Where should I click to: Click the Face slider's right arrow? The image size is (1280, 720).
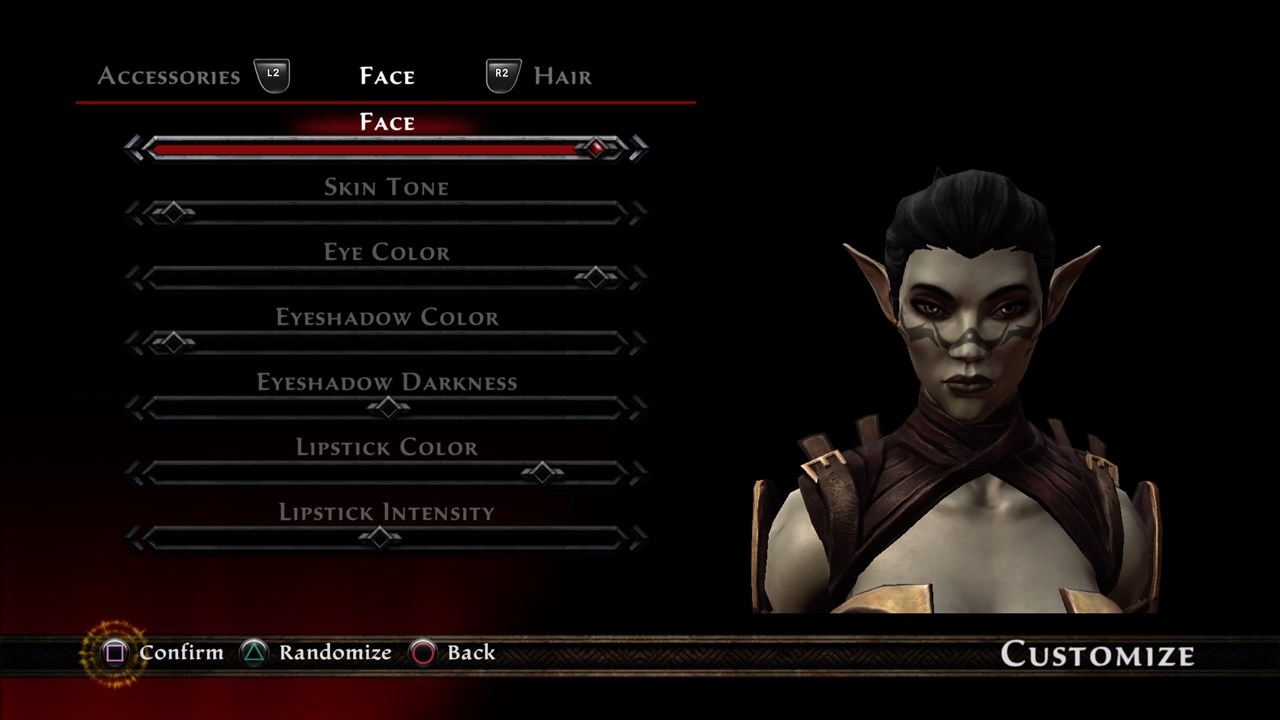pyautogui.click(x=638, y=149)
